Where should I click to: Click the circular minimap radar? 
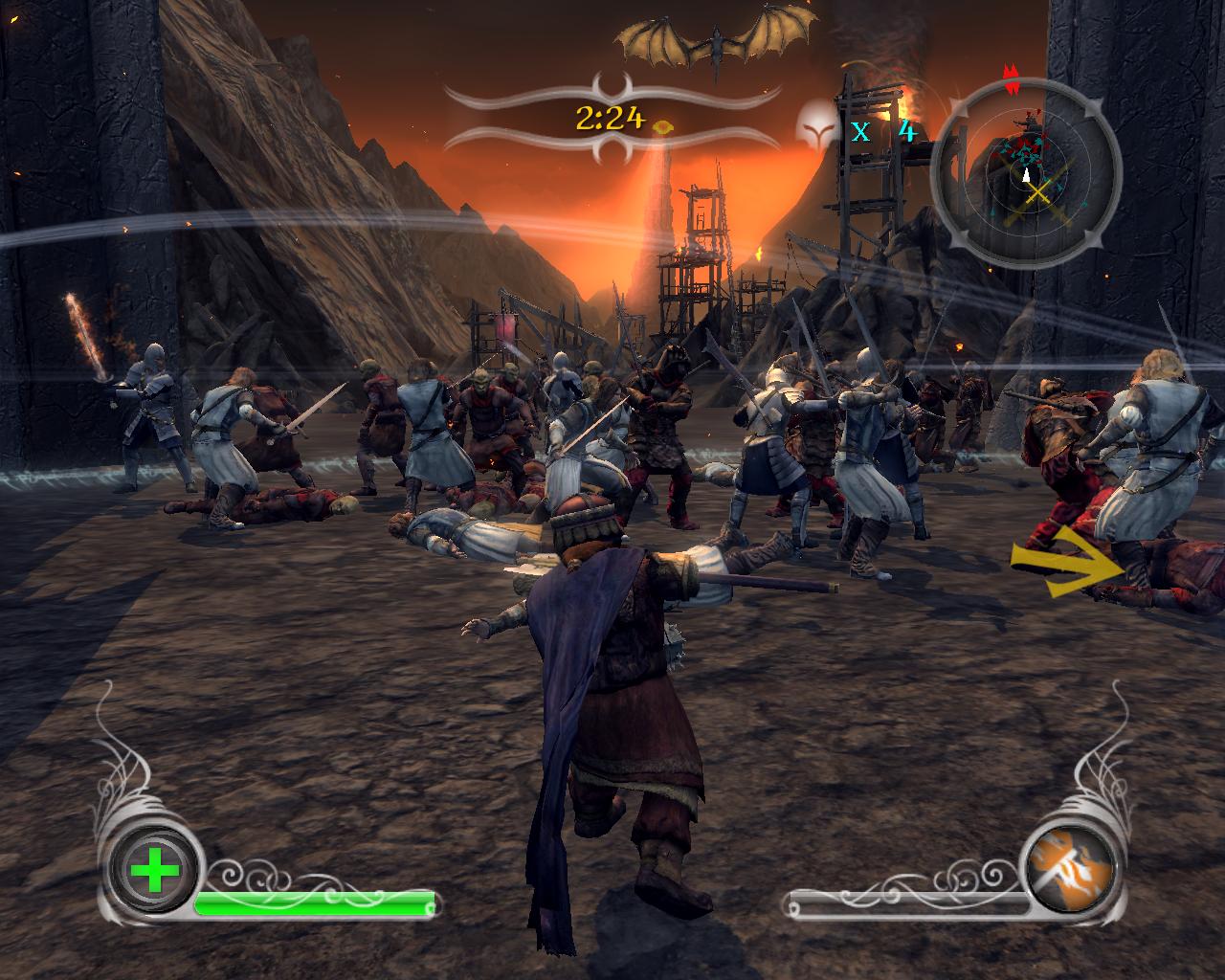coord(1026,172)
